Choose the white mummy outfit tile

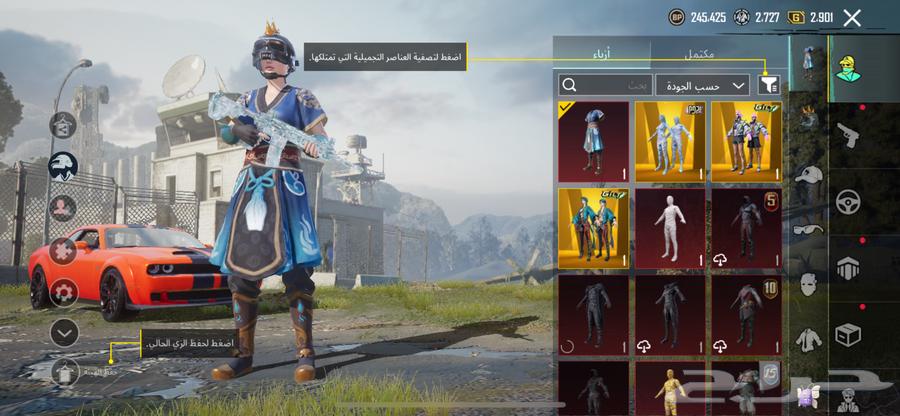(669, 228)
